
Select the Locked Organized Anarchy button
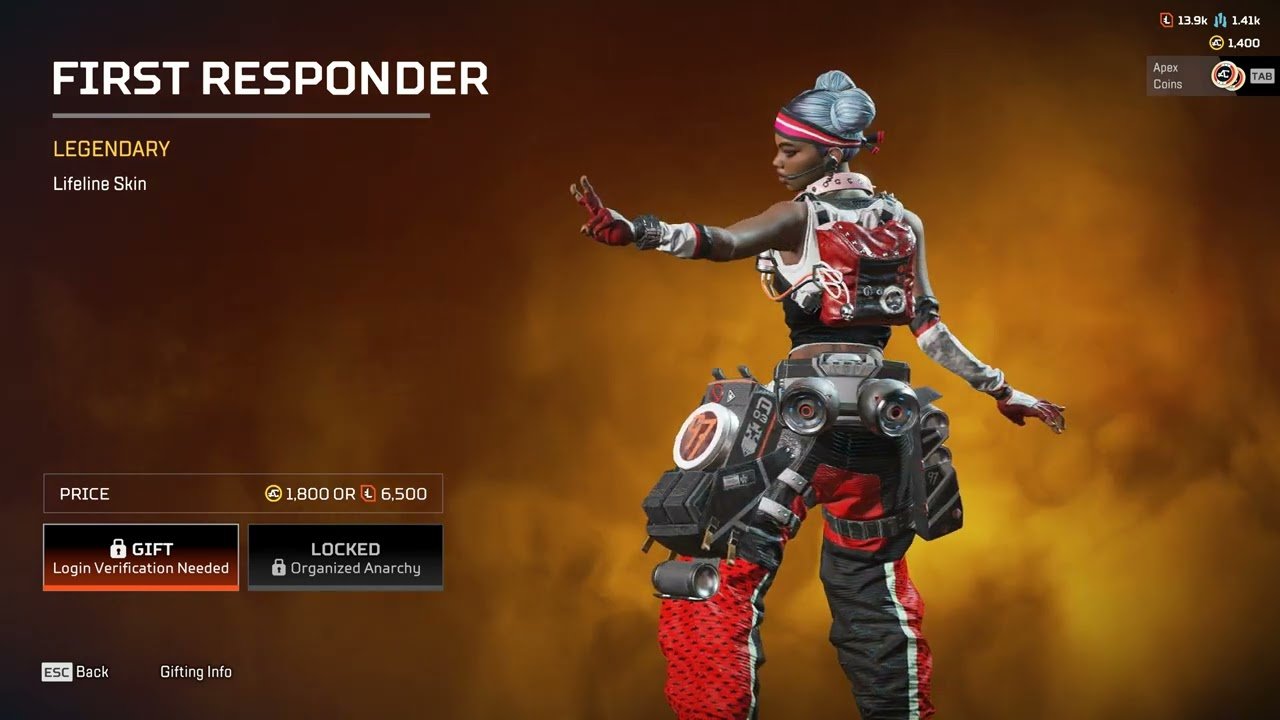345,557
